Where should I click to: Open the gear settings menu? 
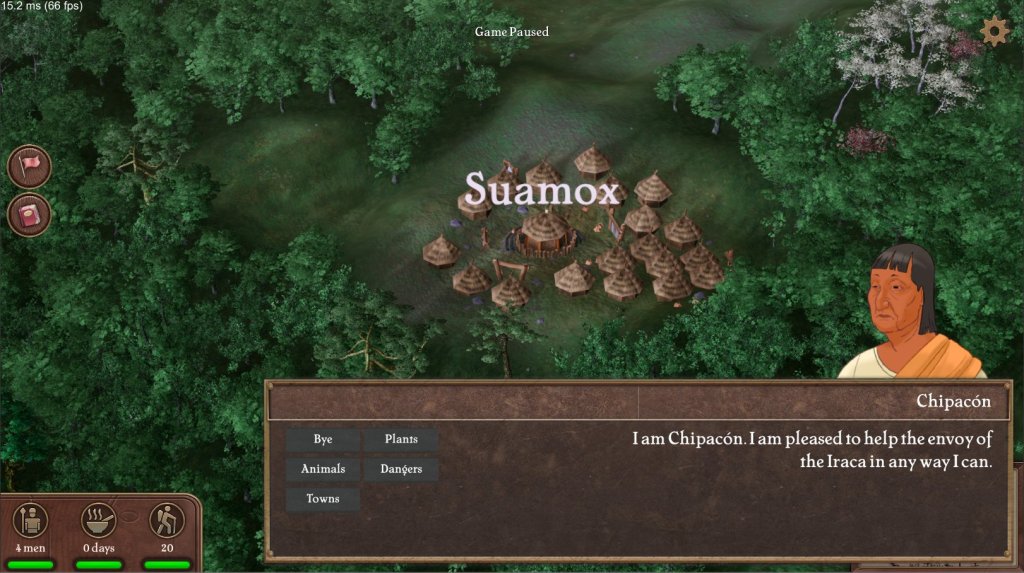click(994, 31)
